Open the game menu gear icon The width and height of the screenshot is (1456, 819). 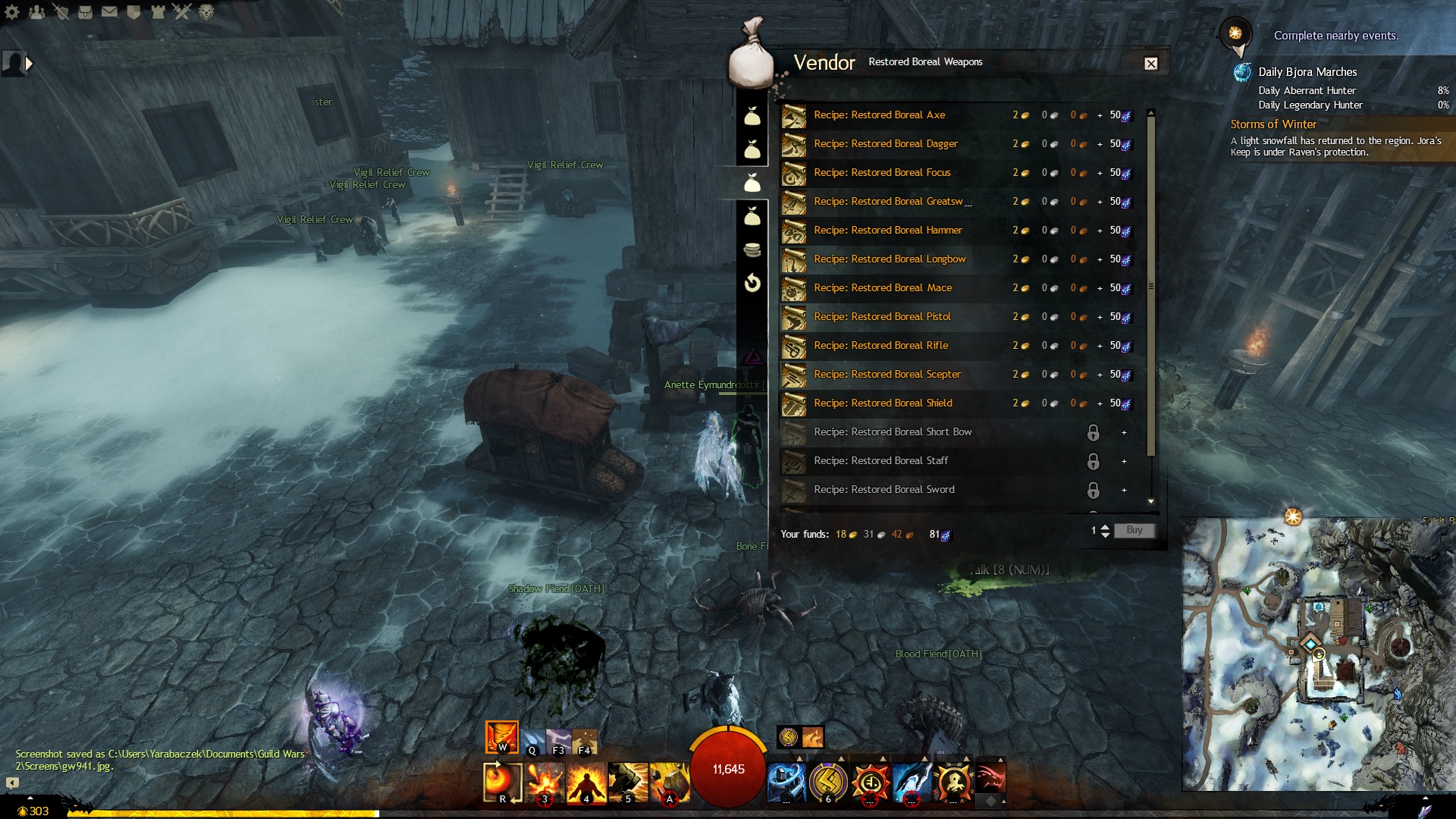12,12
